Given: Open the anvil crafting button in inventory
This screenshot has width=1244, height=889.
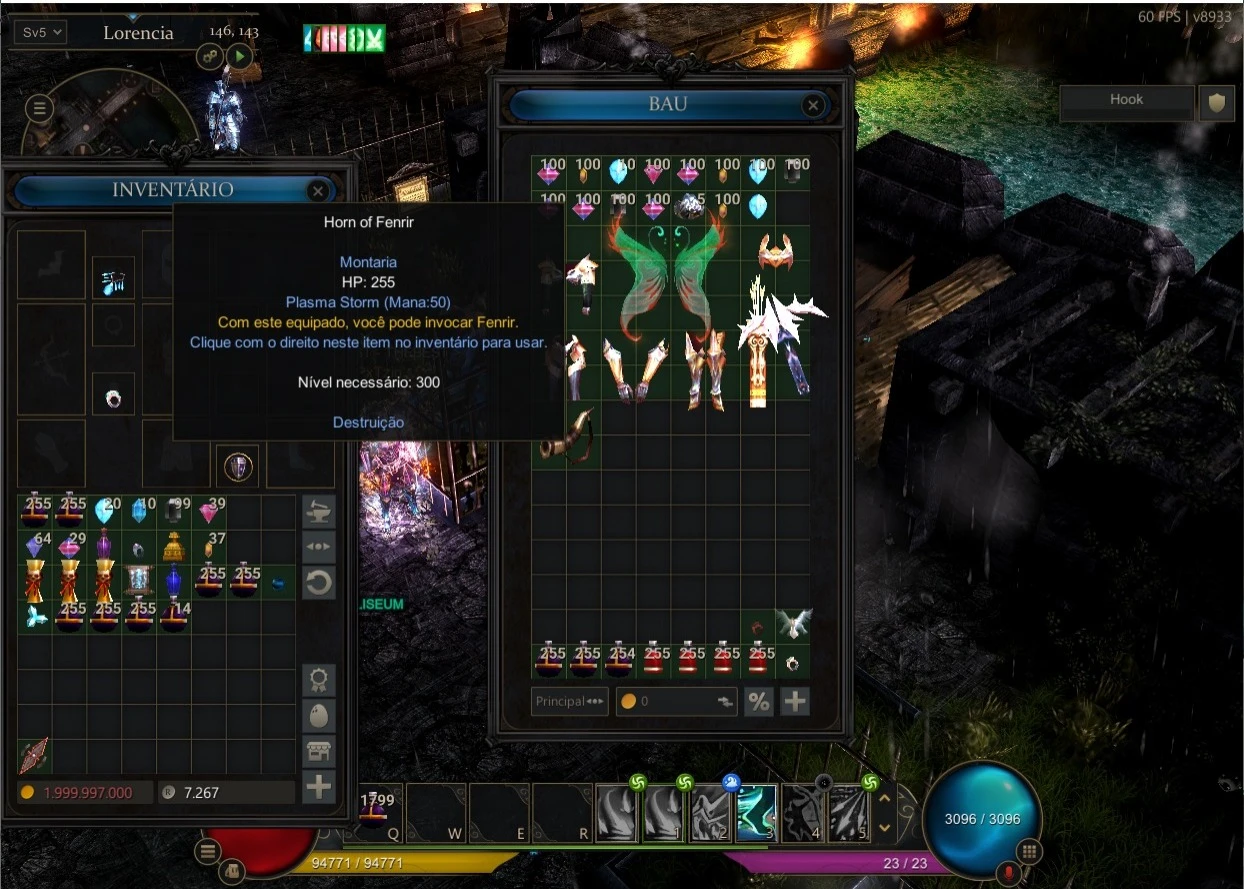Looking at the screenshot, I should [319, 512].
